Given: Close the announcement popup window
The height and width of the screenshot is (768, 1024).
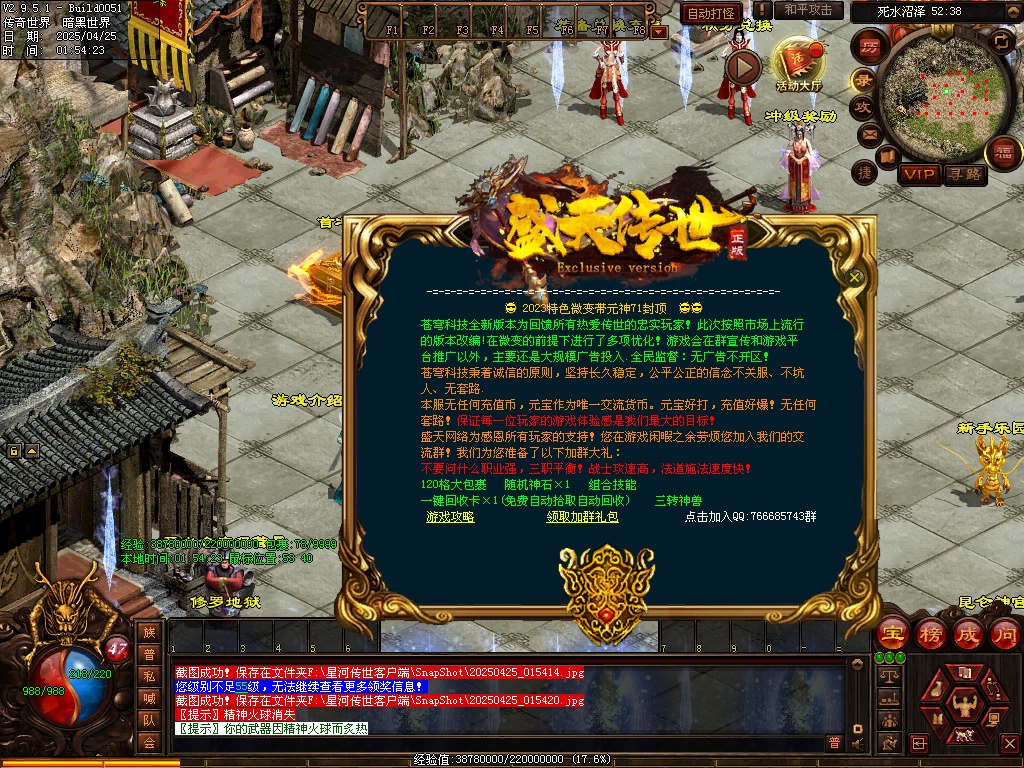Looking at the screenshot, I should pos(855,277).
